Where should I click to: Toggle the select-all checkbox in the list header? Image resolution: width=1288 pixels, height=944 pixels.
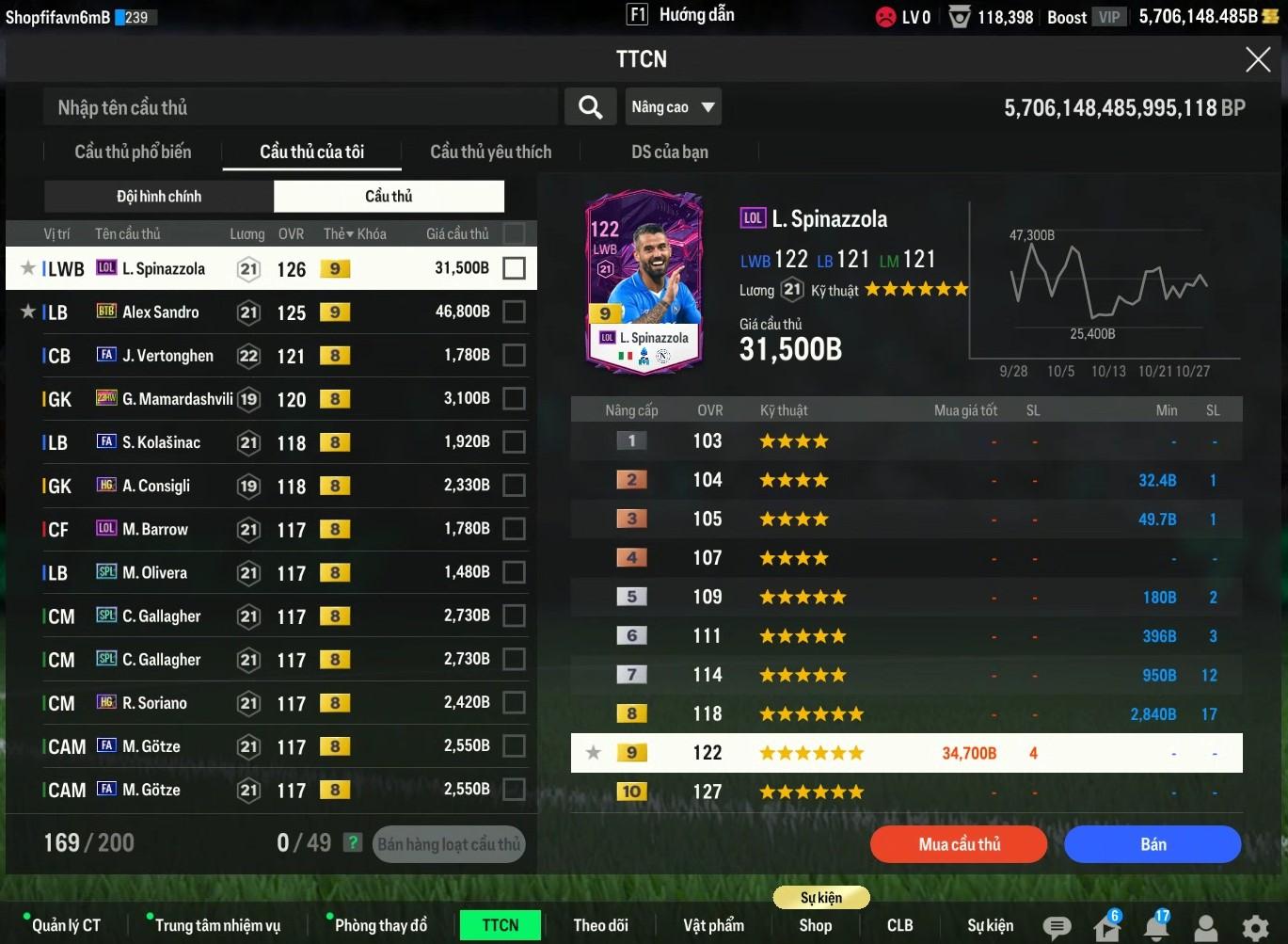[x=514, y=233]
